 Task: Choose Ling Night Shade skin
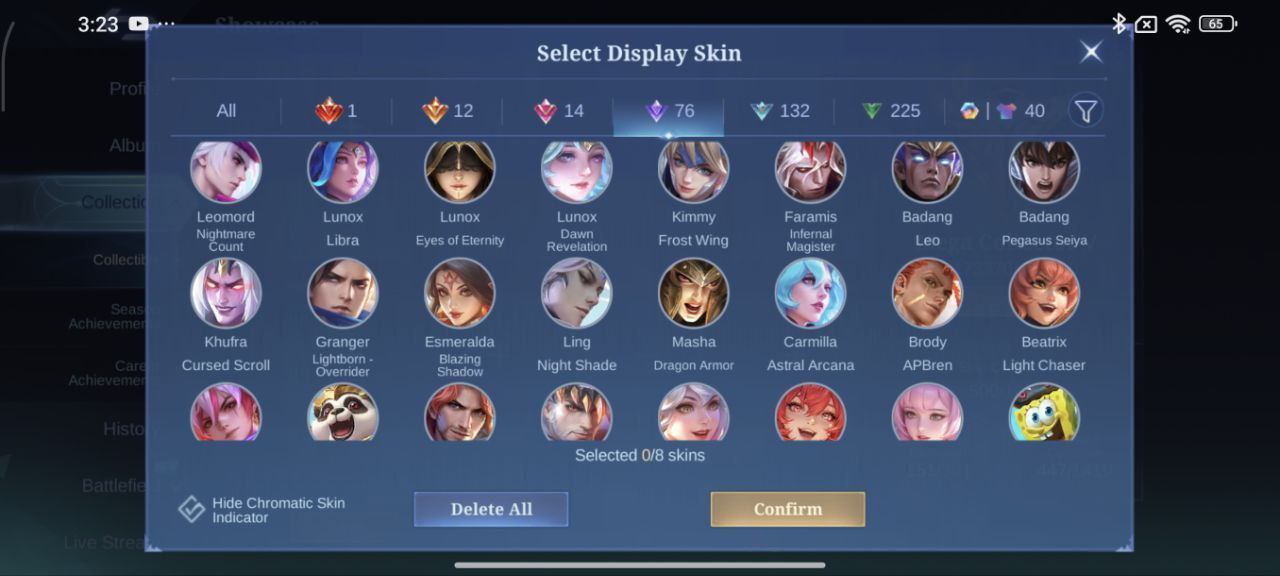pyautogui.click(x=576, y=294)
